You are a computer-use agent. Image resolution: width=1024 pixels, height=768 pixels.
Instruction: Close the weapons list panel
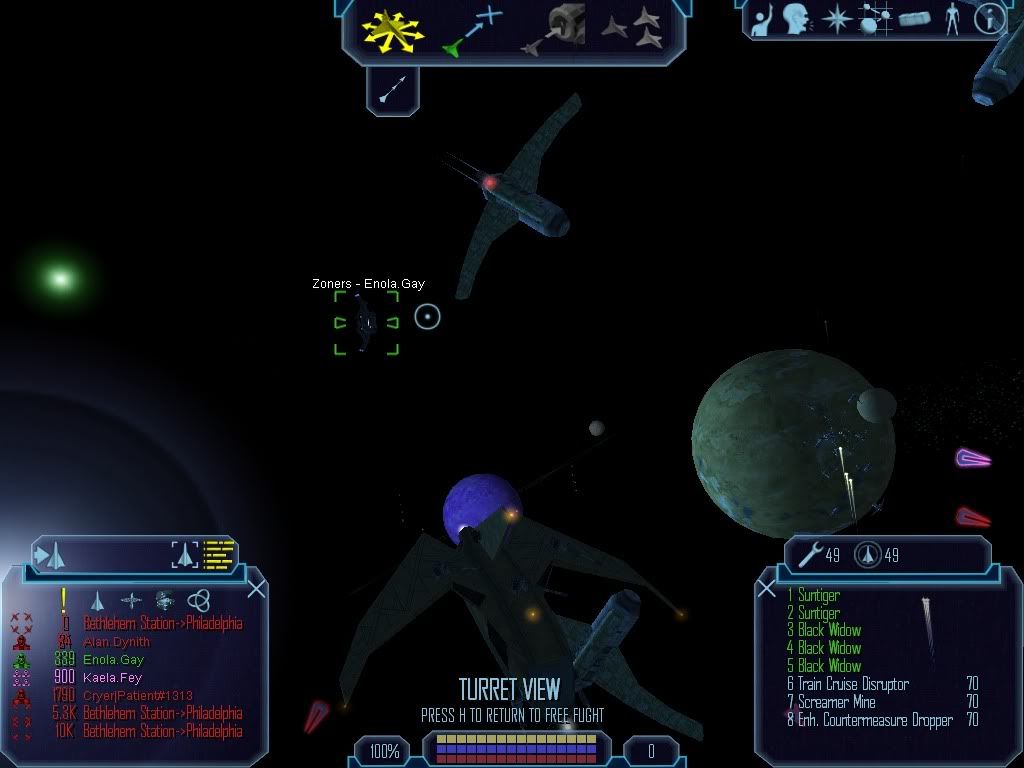[767, 589]
